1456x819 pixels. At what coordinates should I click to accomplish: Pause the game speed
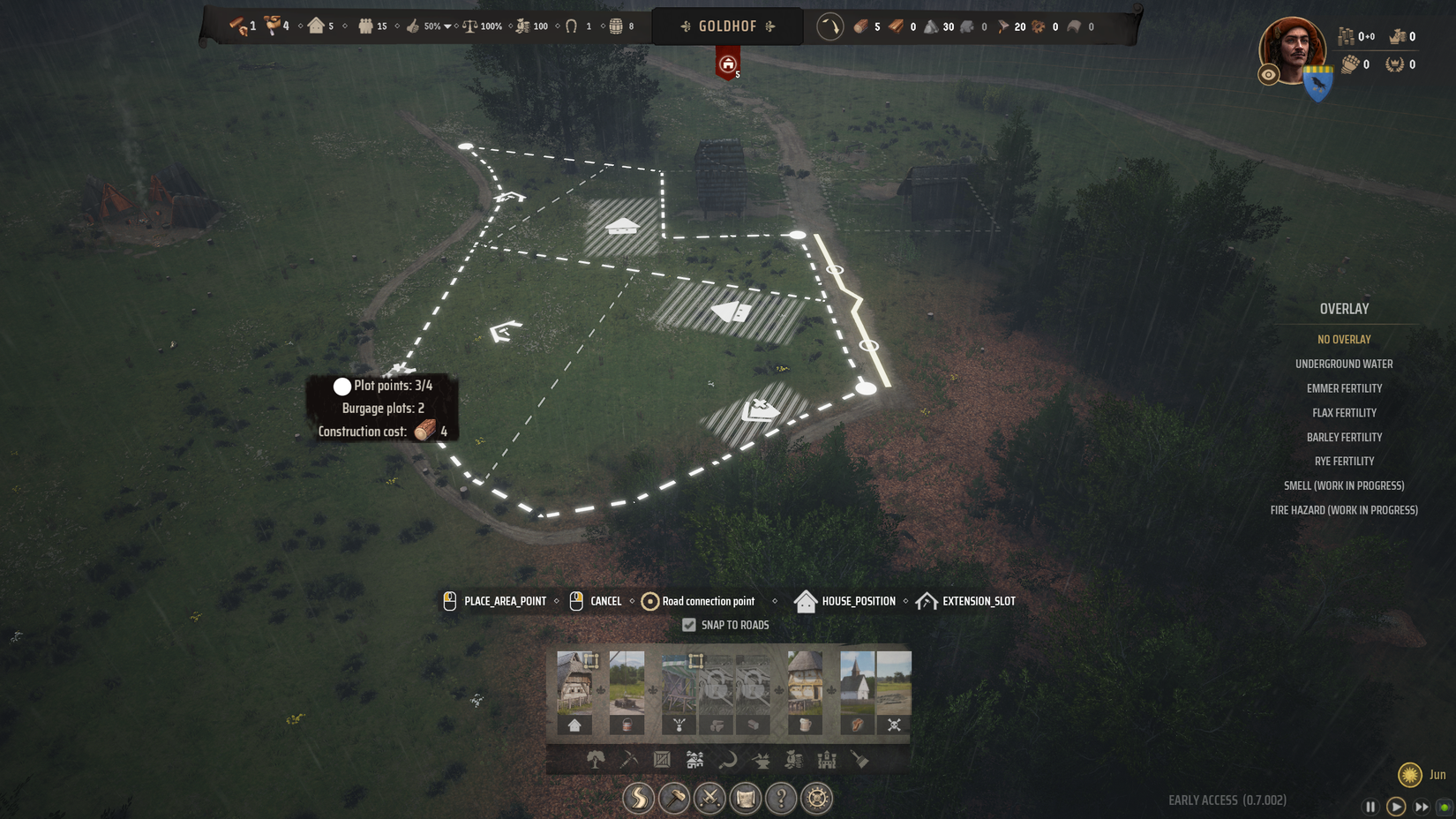click(1370, 806)
